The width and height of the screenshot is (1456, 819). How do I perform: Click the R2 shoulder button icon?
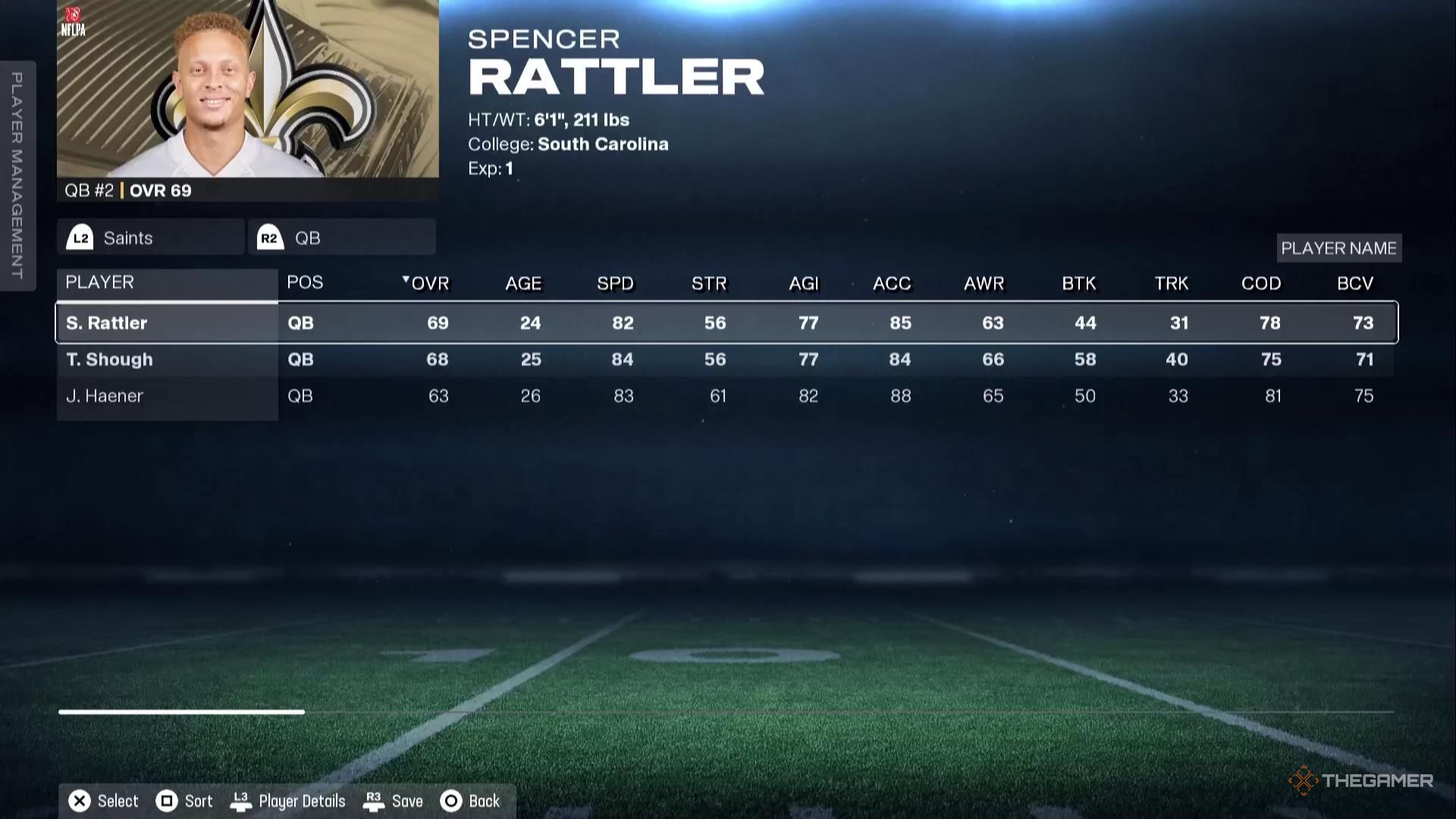269,237
